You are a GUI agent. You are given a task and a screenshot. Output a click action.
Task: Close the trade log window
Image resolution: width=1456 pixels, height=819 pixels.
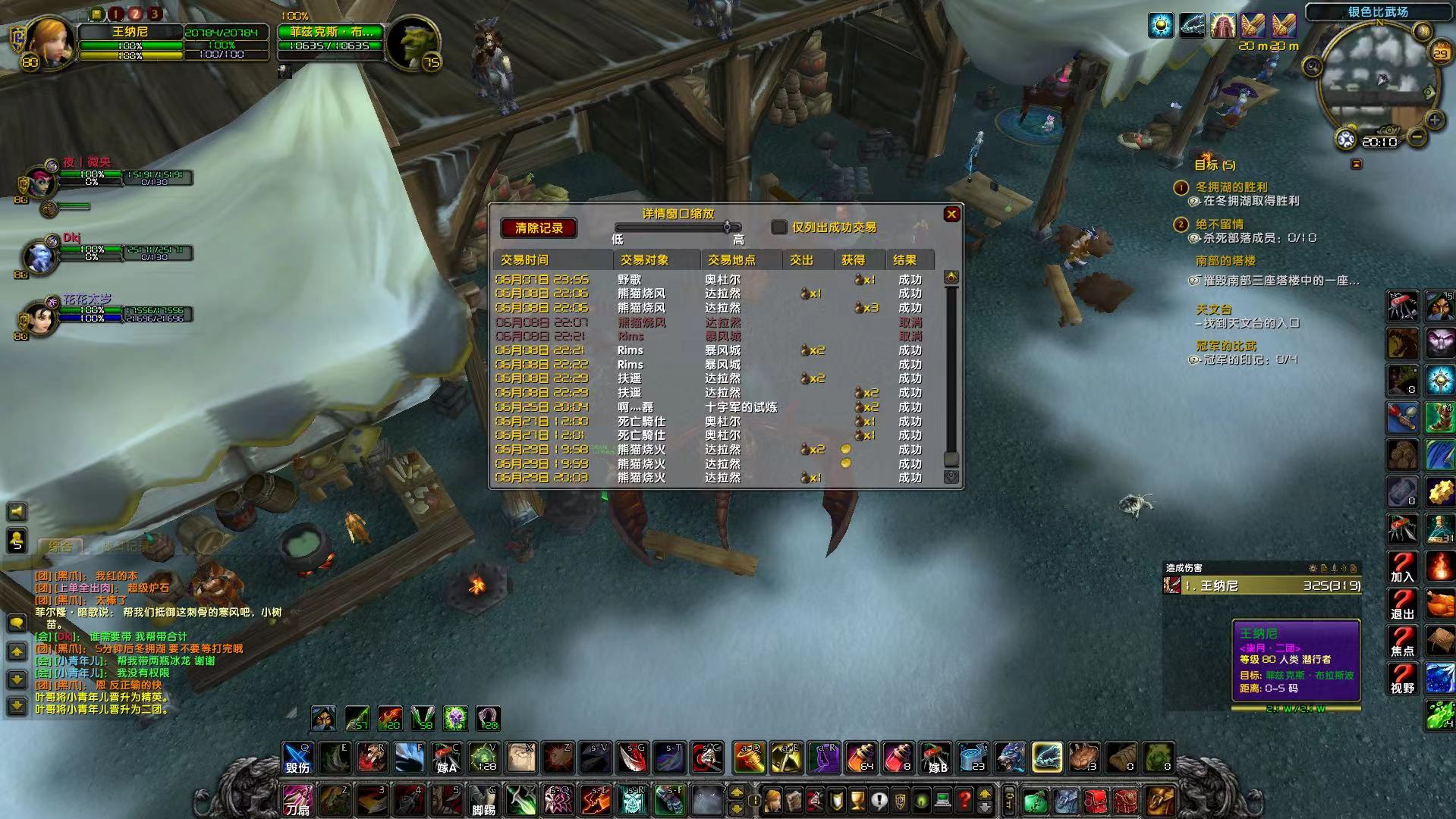(x=951, y=215)
